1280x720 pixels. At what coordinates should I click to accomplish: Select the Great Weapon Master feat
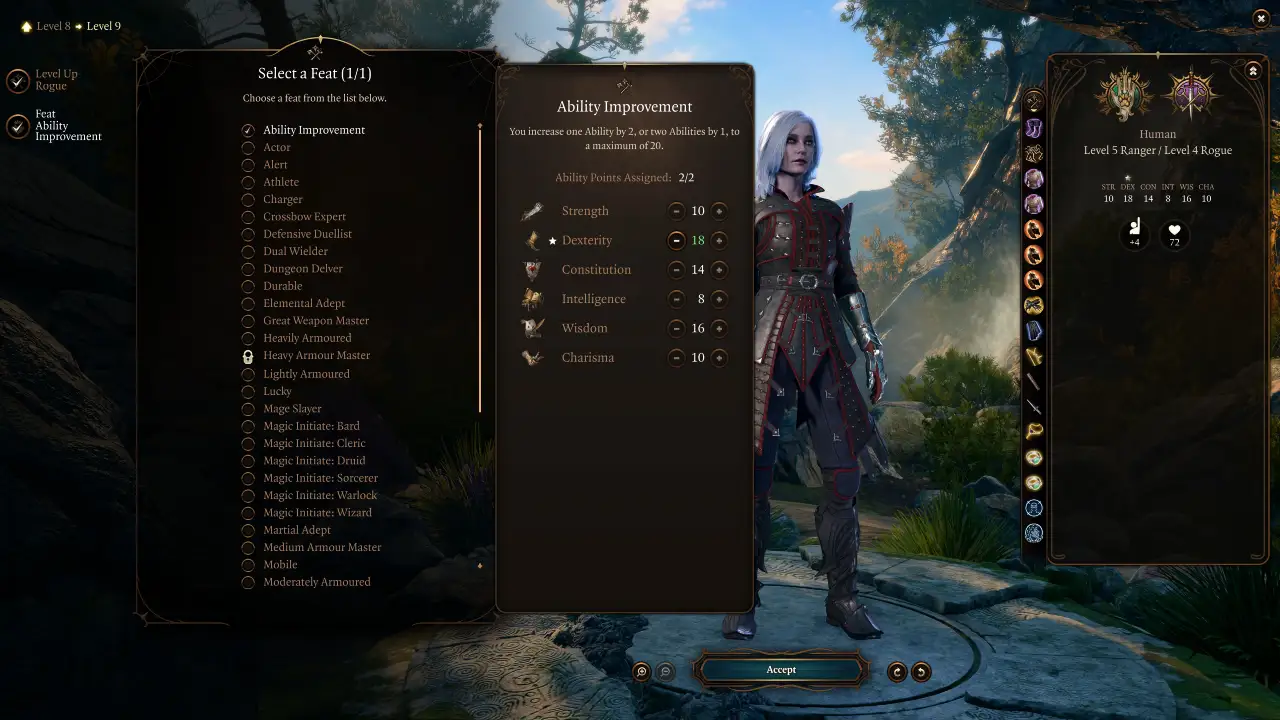point(248,320)
